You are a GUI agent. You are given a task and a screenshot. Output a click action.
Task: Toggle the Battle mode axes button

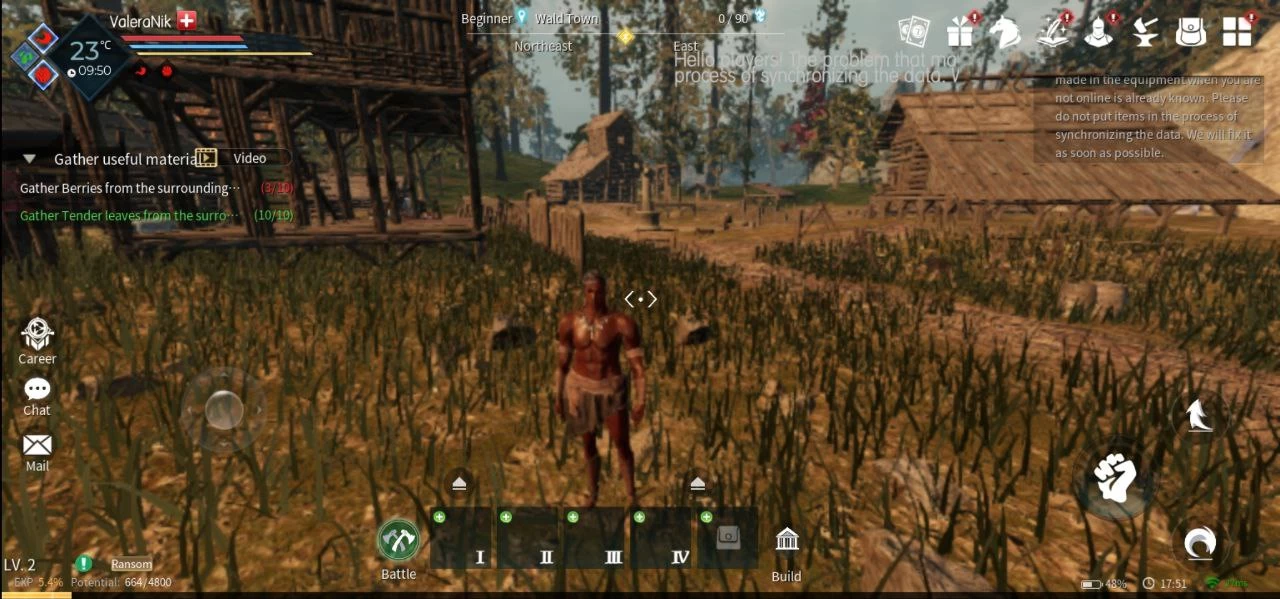click(x=398, y=540)
